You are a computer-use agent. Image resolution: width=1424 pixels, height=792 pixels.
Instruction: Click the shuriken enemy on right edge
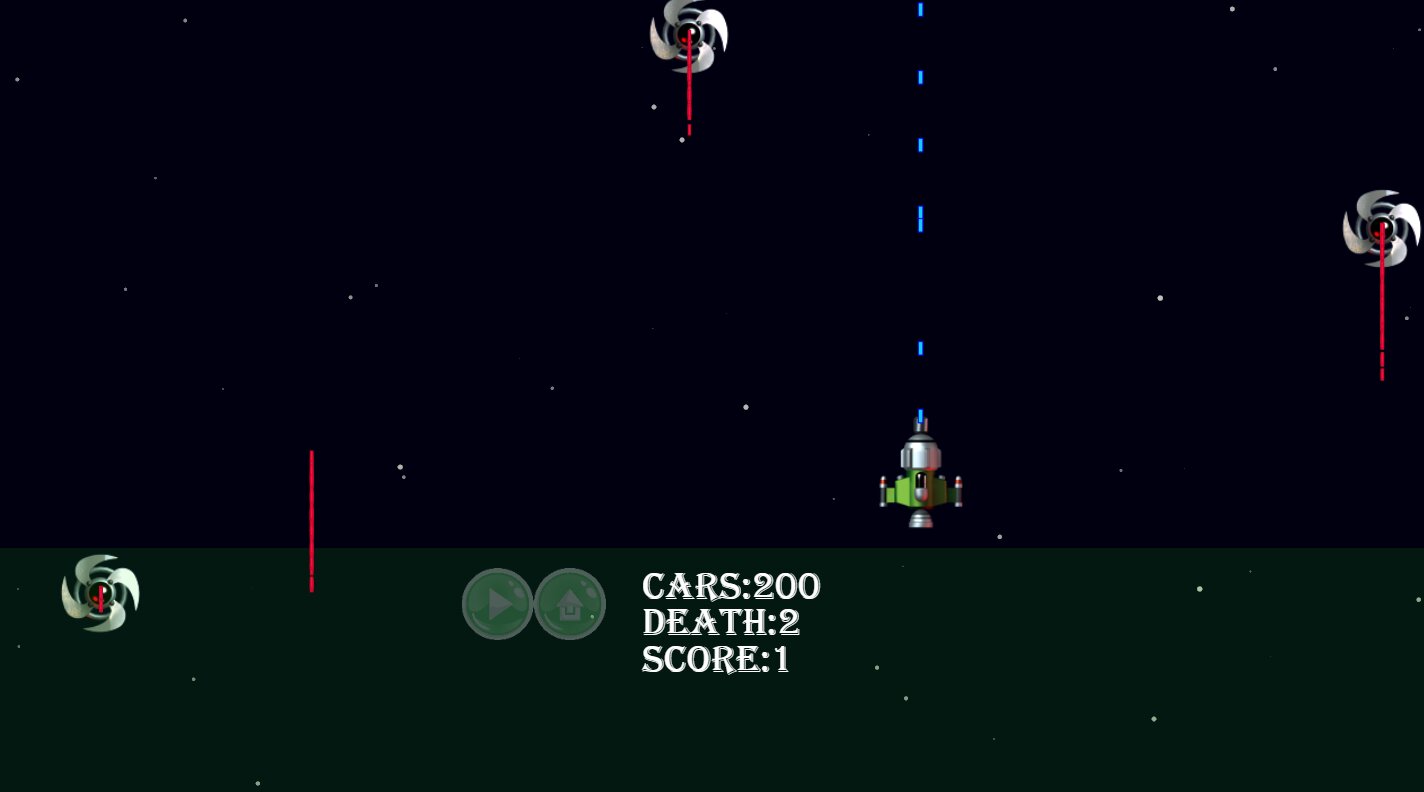(1383, 228)
